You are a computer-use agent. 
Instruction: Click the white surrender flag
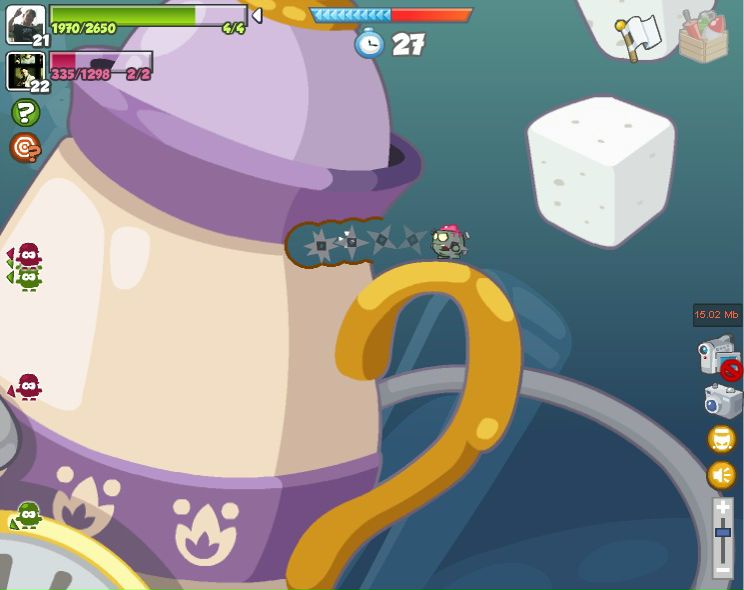coord(640,36)
